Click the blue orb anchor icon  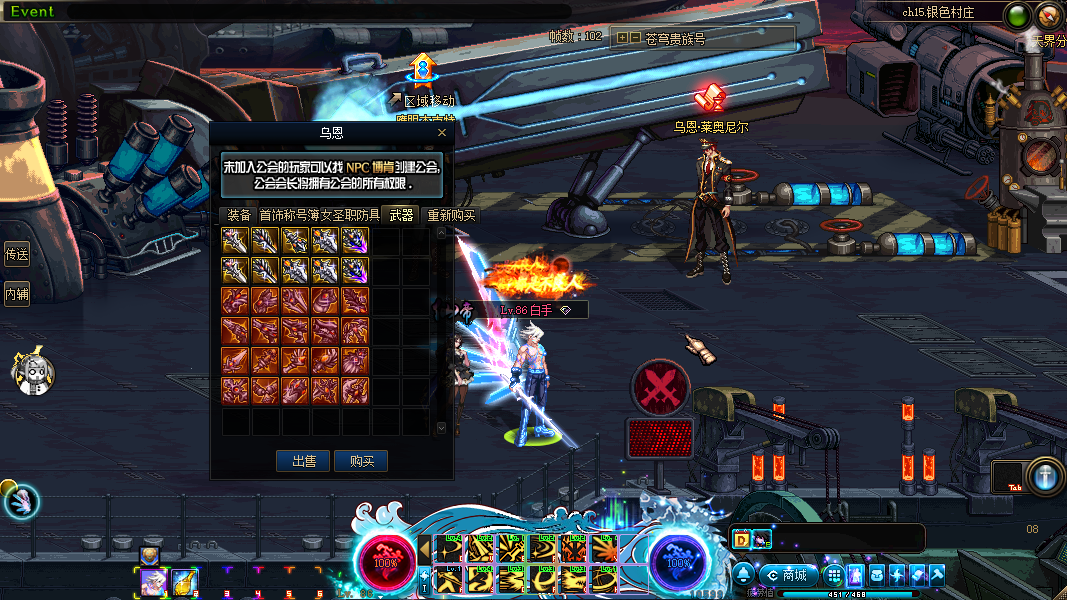tap(1045, 476)
